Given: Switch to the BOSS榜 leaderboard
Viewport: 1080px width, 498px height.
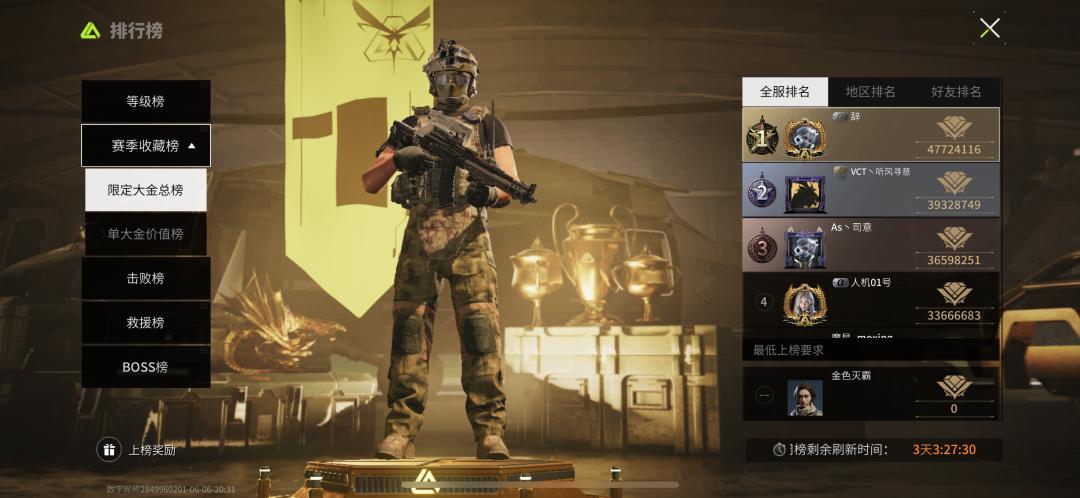Looking at the screenshot, I should point(146,366).
